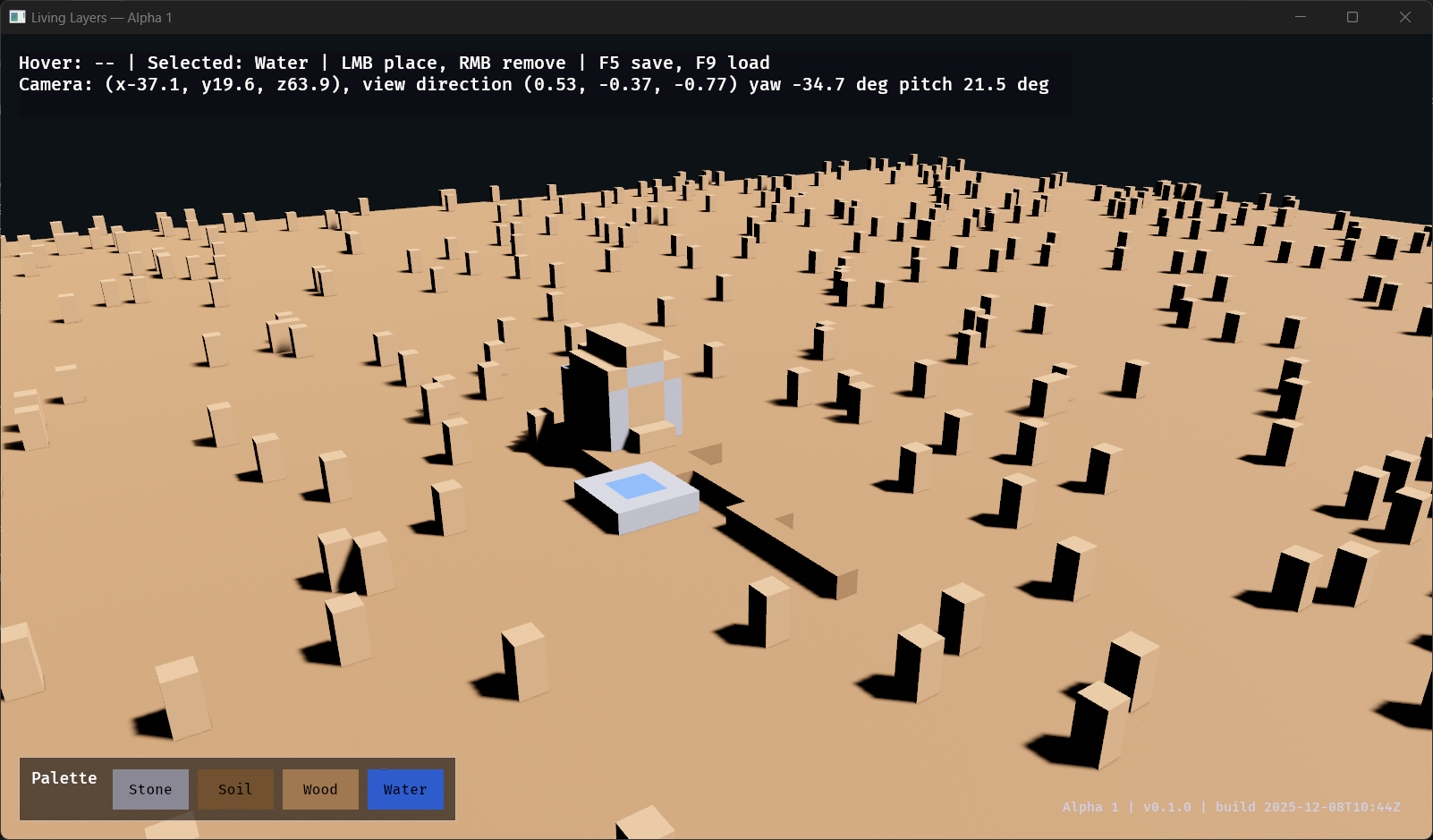Maximize the Living Layers window
This screenshot has height=840, width=1433.
tap(1352, 17)
